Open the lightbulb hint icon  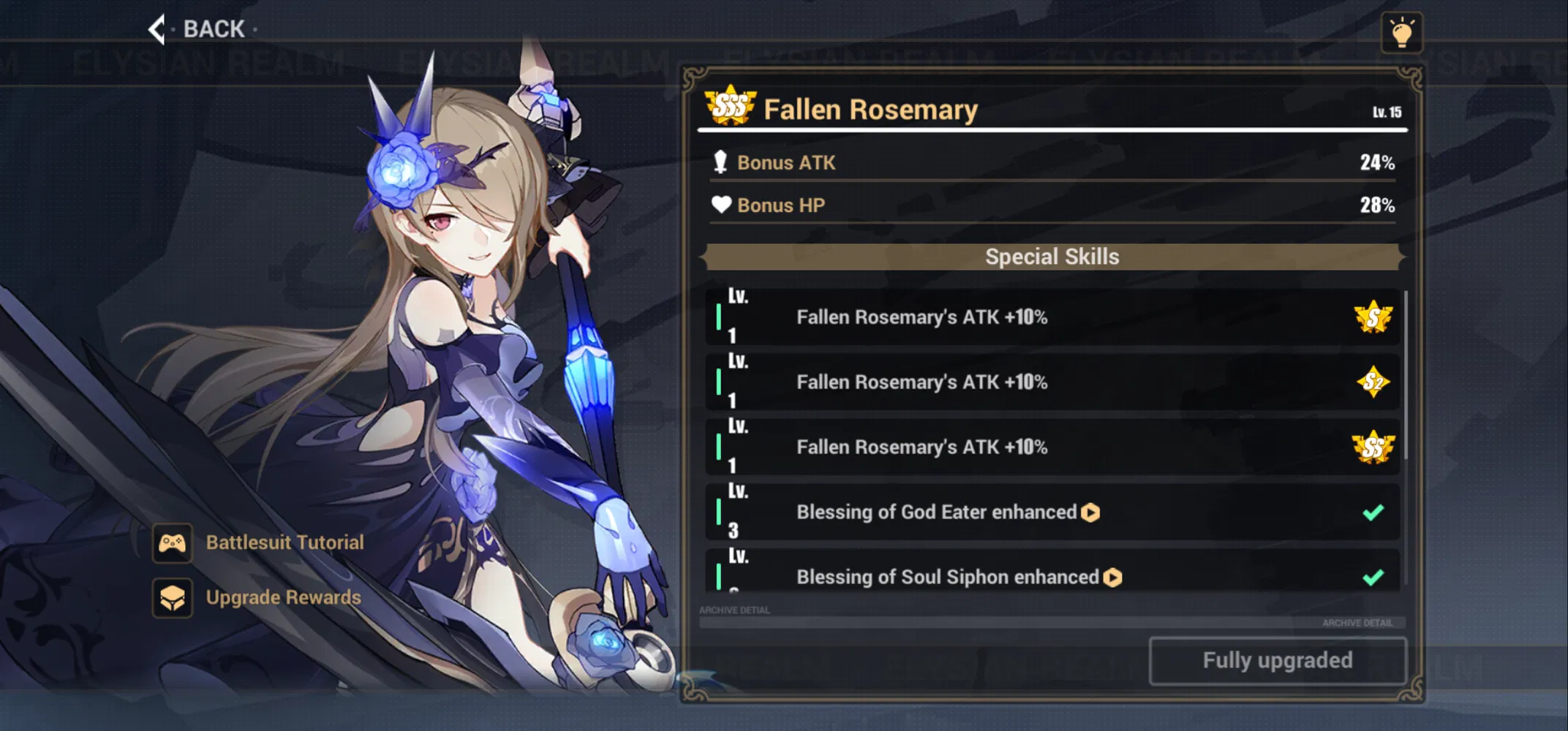pos(1401,33)
